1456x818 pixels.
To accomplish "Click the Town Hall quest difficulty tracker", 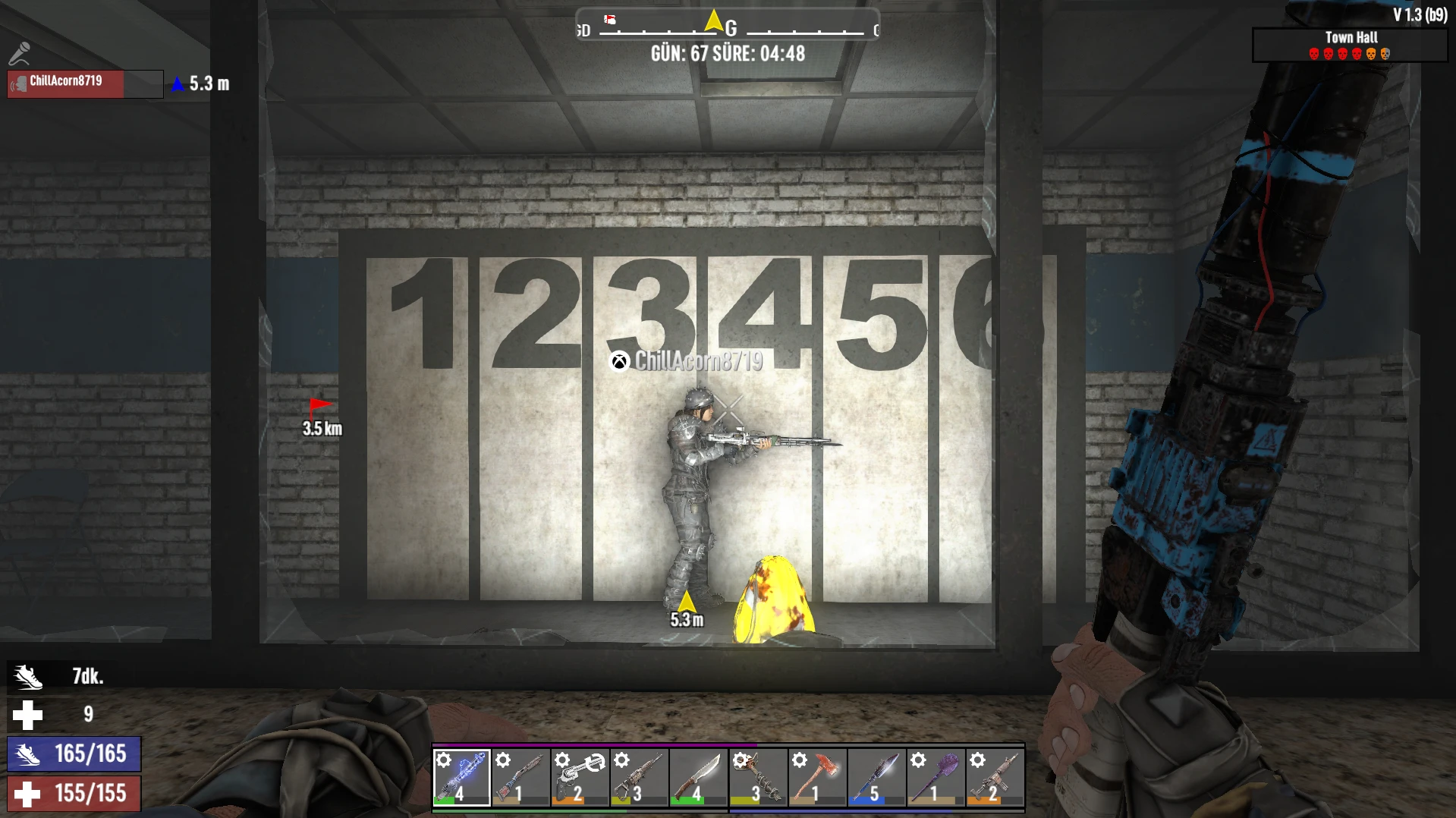I will tap(1350, 45).
